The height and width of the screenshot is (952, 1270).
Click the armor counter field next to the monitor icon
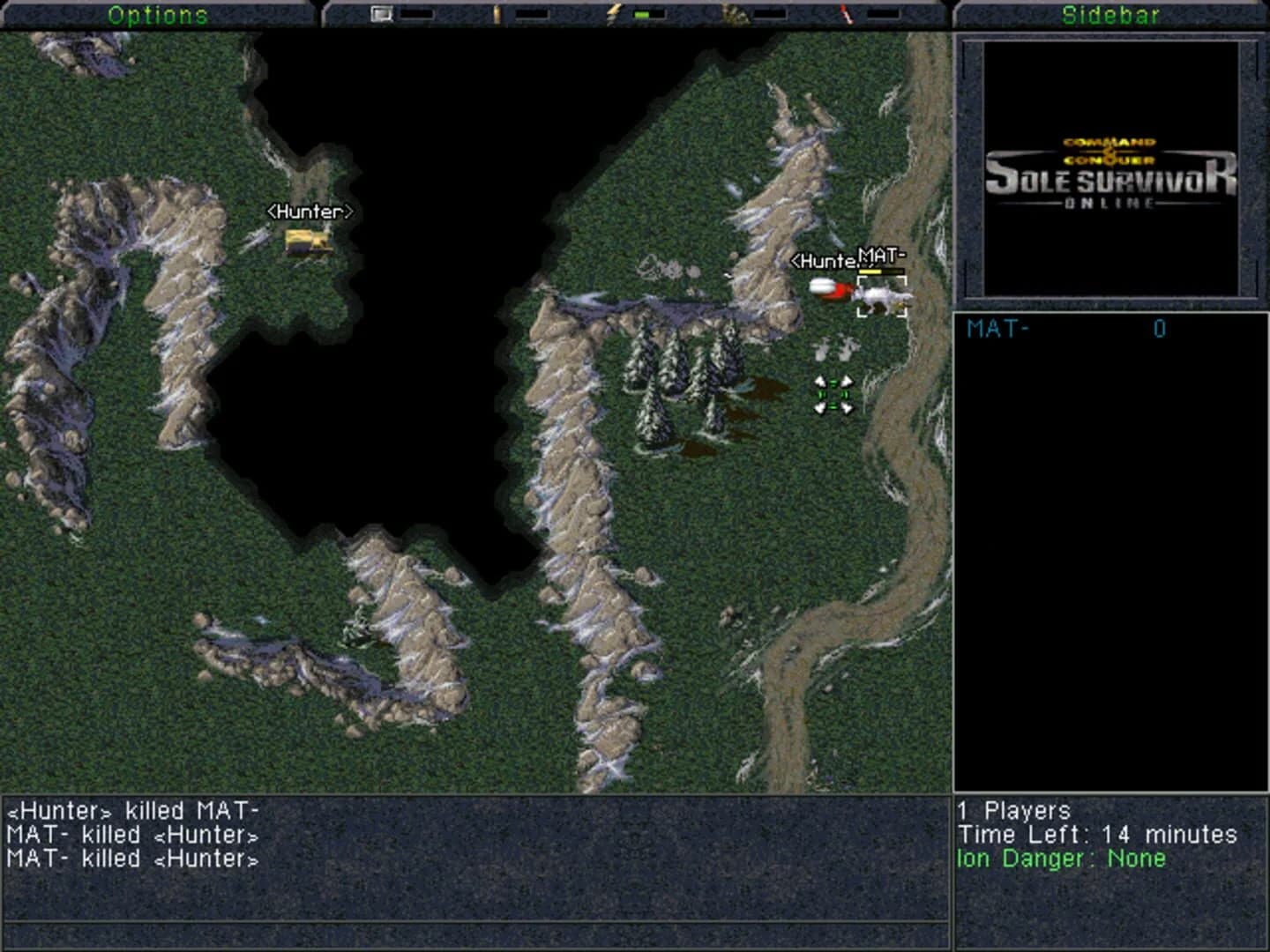point(416,13)
